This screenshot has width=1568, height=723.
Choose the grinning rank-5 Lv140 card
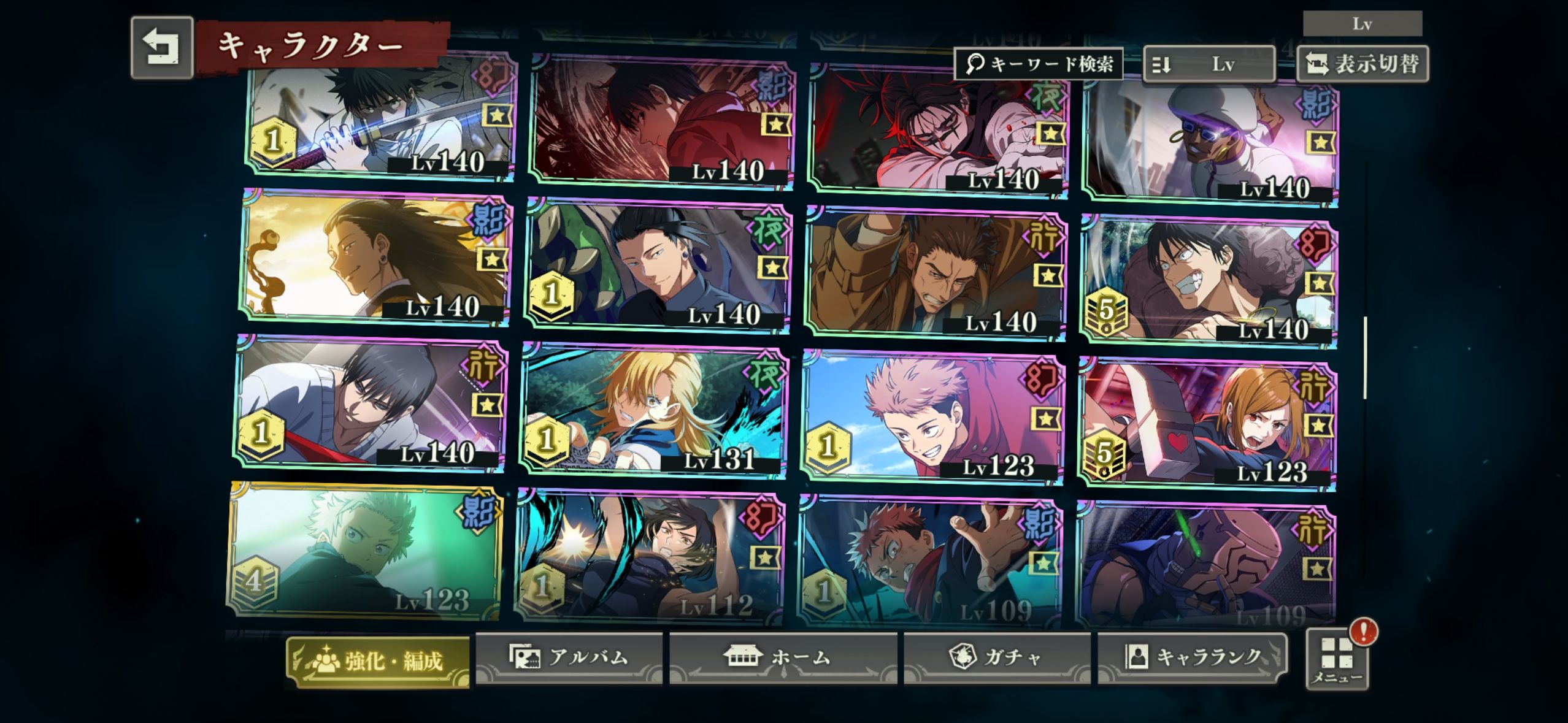(x=1209, y=281)
